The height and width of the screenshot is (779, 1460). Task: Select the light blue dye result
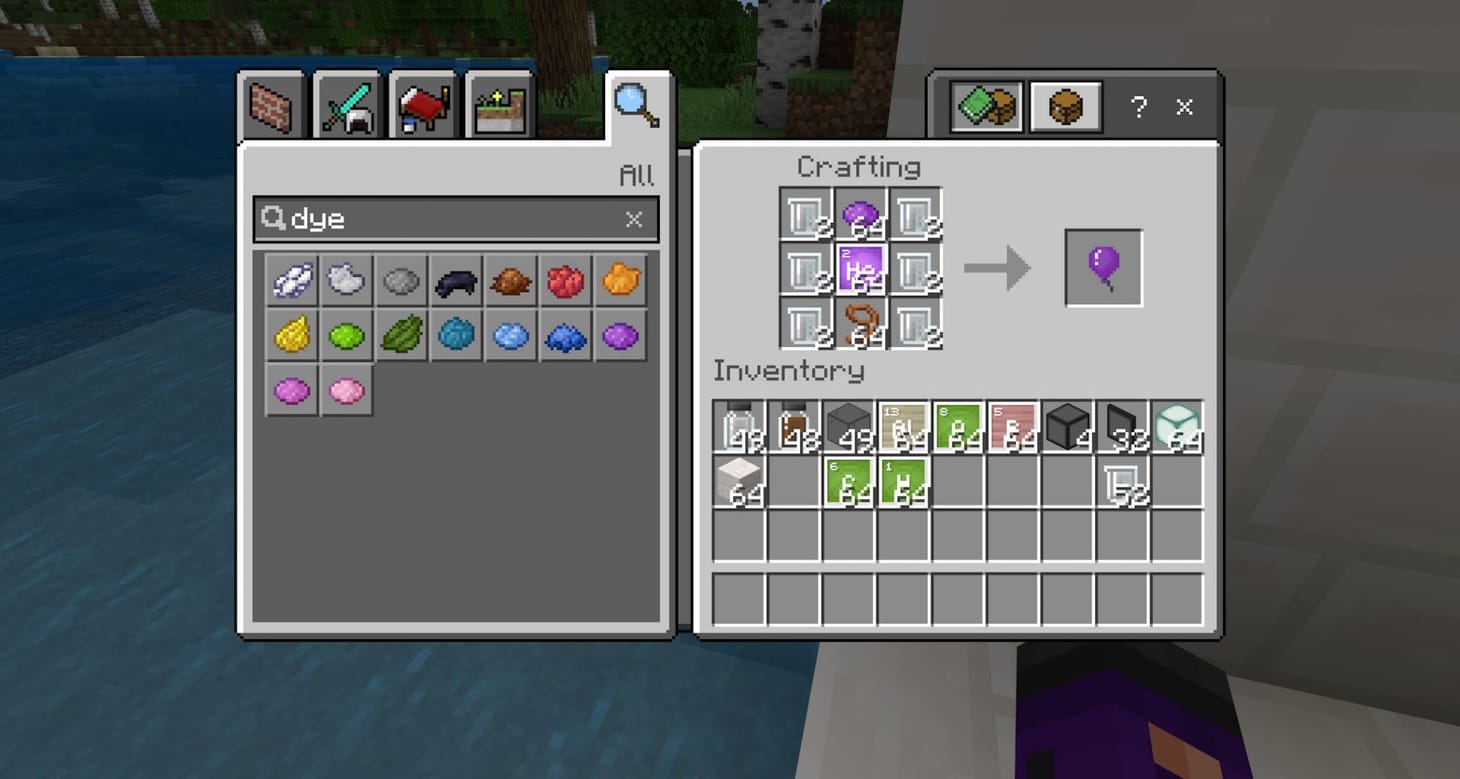click(510, 336)
